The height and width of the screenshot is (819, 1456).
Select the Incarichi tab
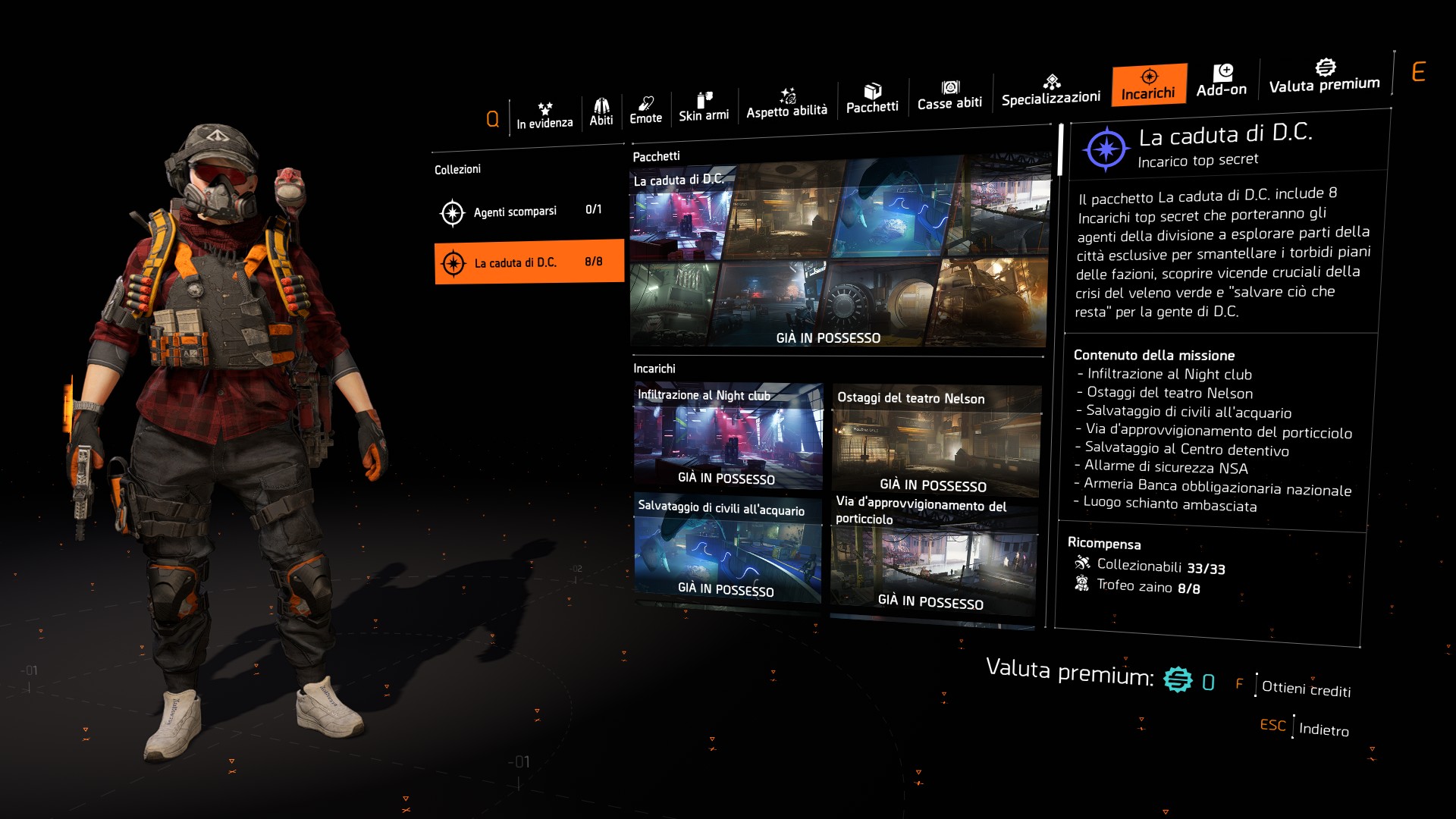tap(1149, 84)
